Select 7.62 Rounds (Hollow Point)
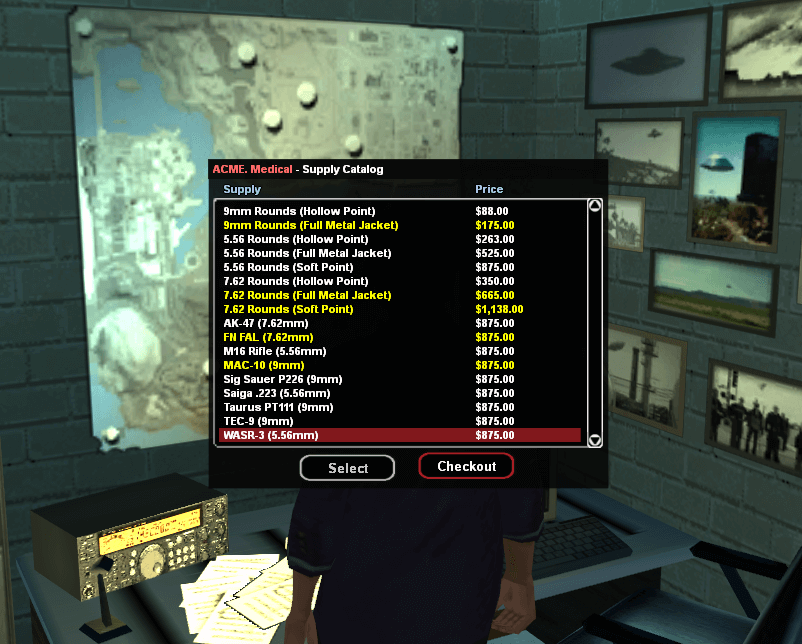The image size is (802, 644). [x=296, y=281]
